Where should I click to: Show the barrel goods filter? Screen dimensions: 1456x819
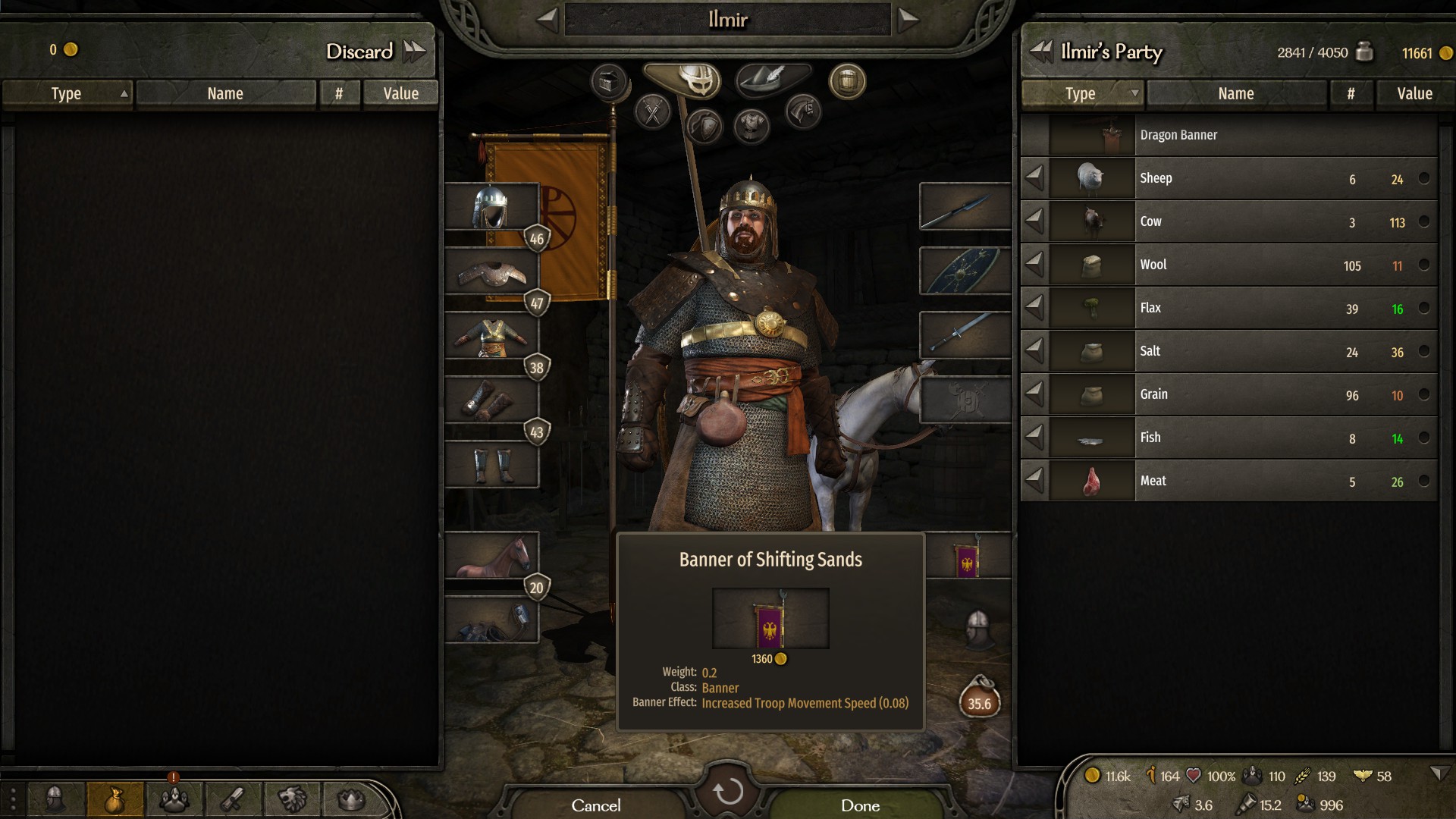tap(847, 81)
